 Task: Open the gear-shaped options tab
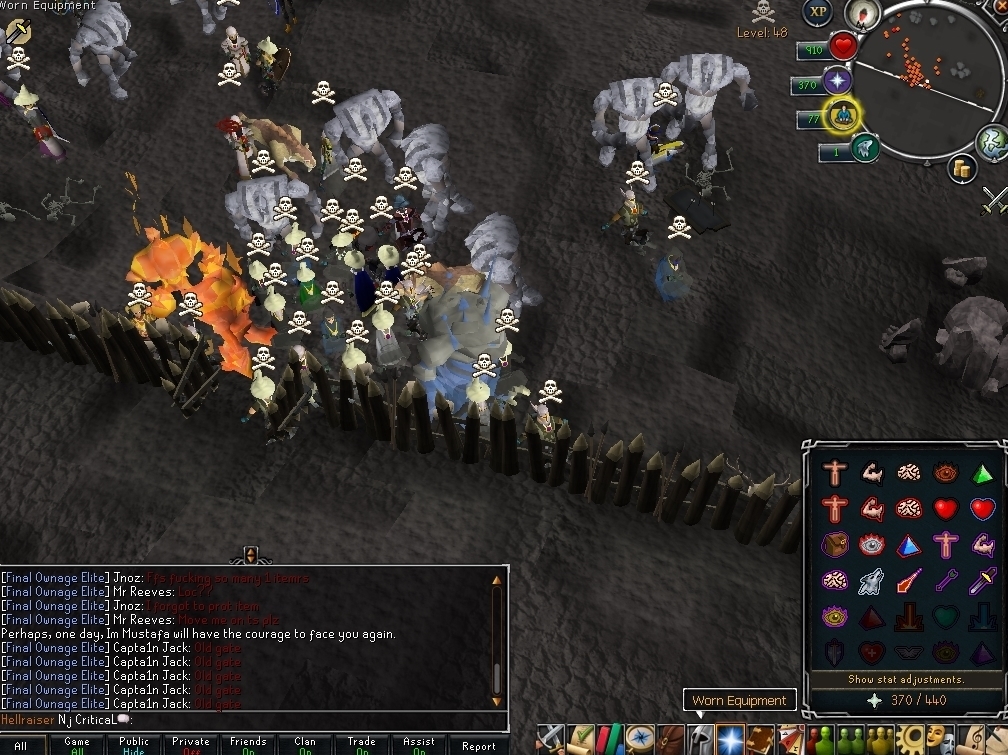(911, 739)
